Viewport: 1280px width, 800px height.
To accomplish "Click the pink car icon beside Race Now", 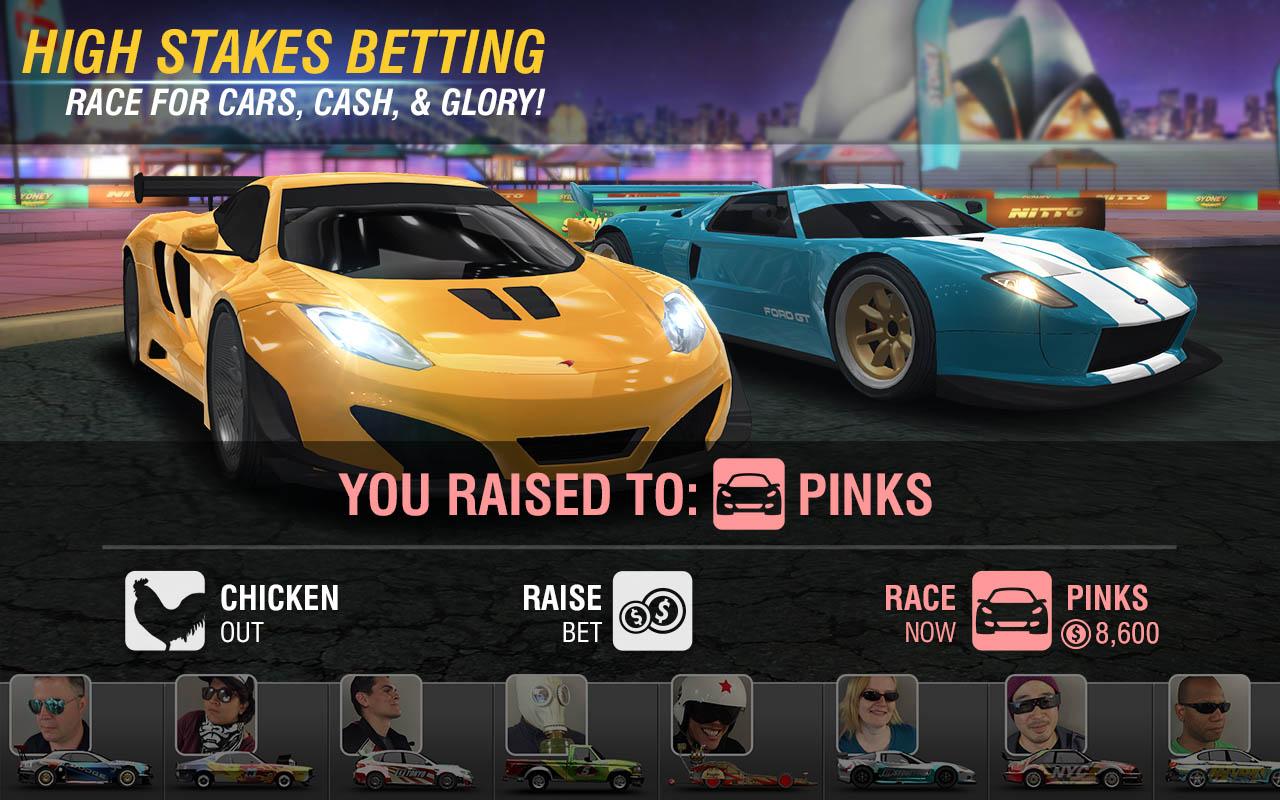I will [1013, 611].
